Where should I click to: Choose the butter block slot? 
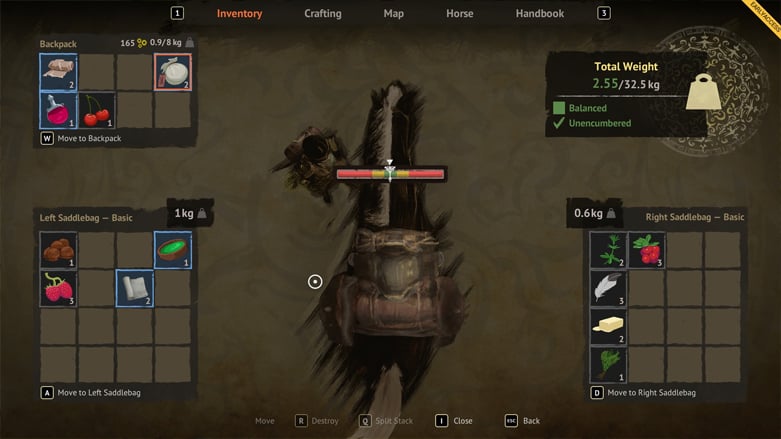click(x=608, y=326)
